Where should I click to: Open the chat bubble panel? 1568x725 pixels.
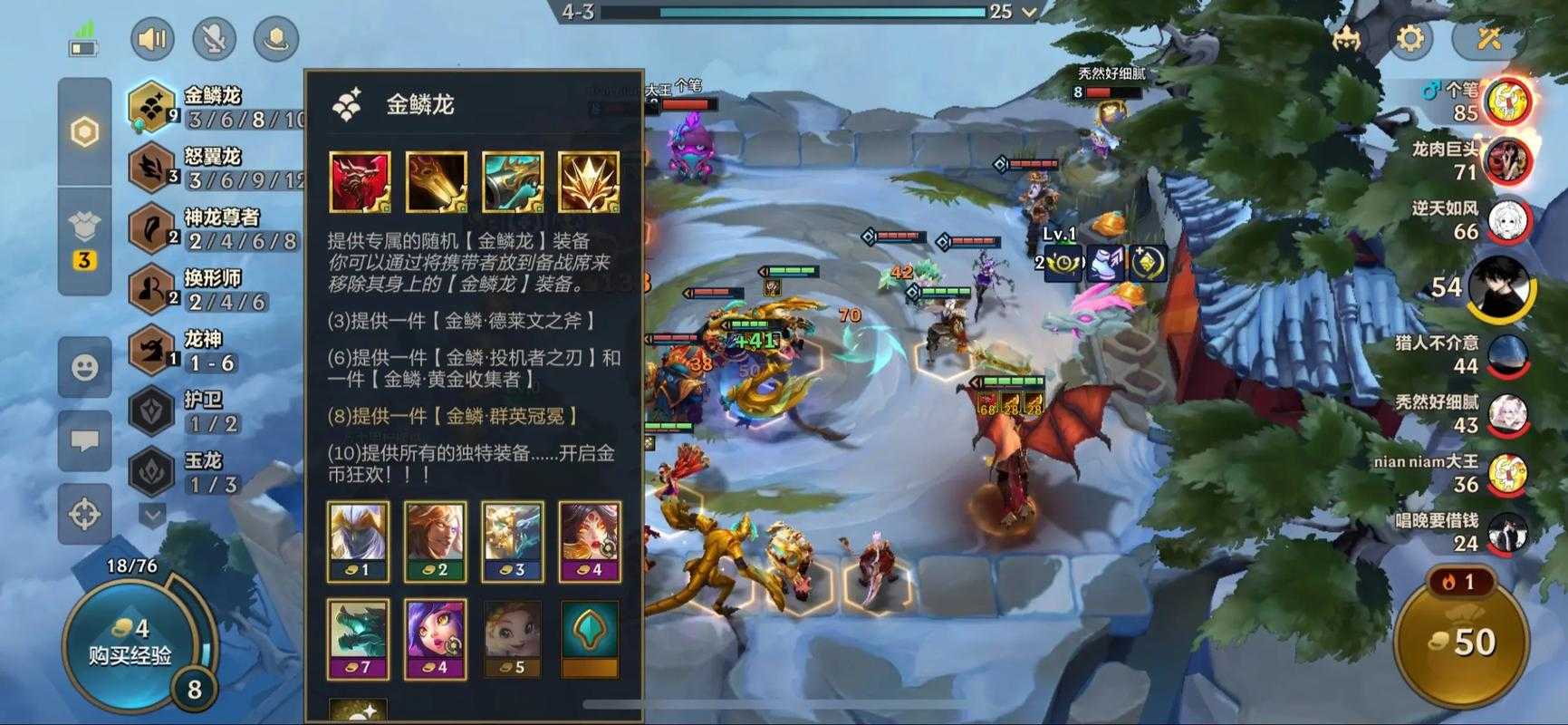pos(84,441)
